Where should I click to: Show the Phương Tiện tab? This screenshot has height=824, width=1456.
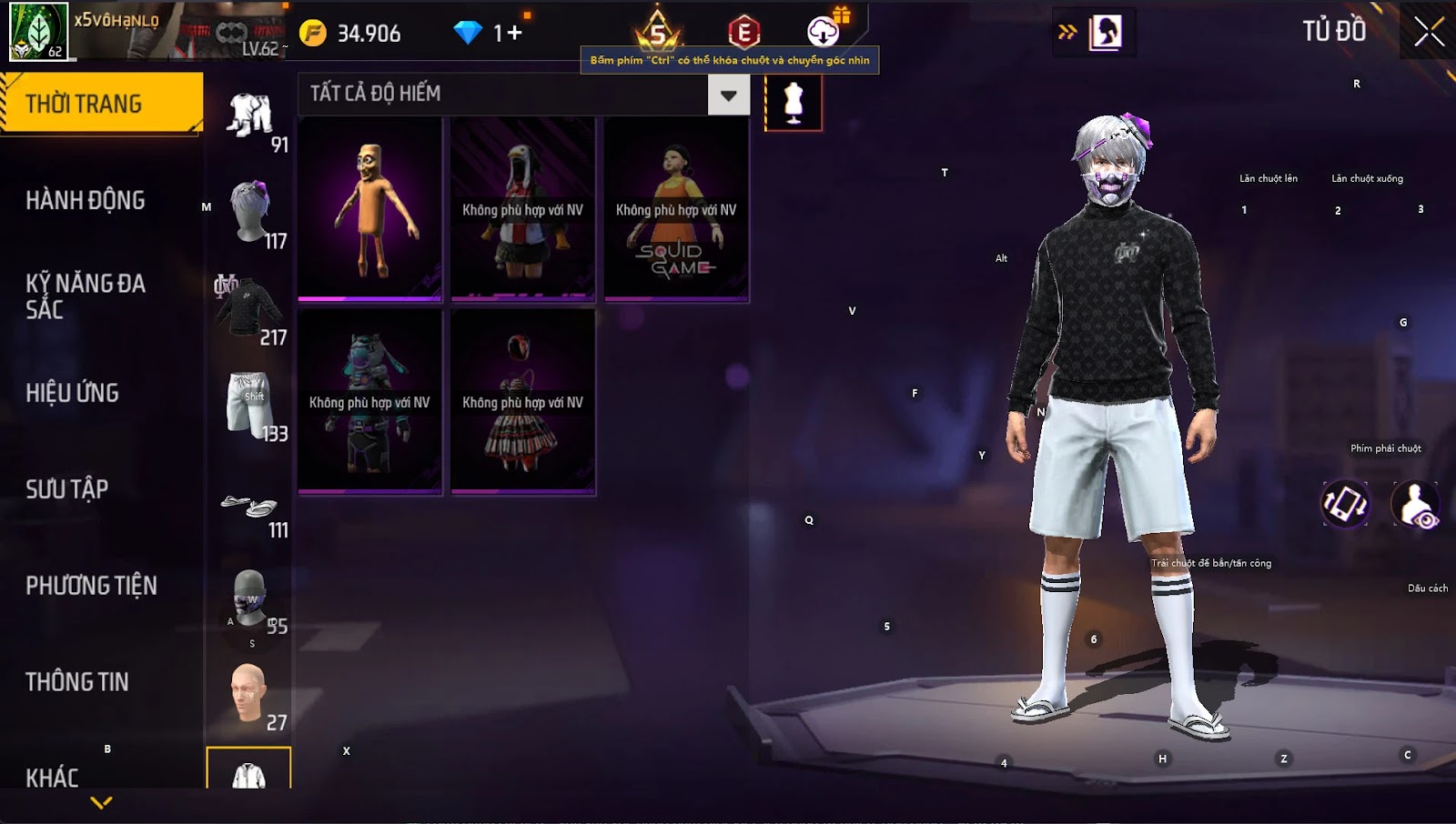click(91, 586)
